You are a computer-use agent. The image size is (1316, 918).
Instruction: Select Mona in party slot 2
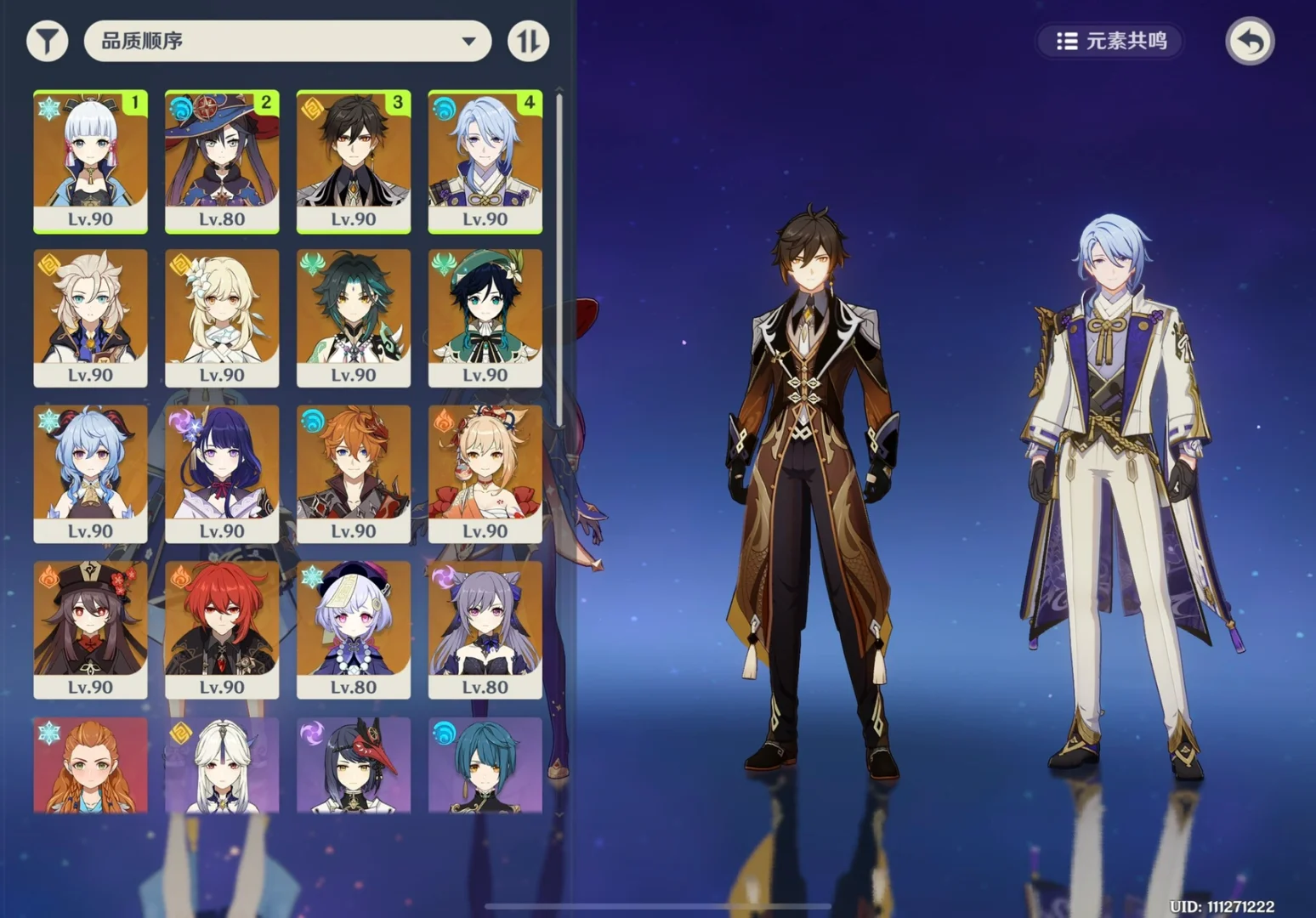coord(222,161)
